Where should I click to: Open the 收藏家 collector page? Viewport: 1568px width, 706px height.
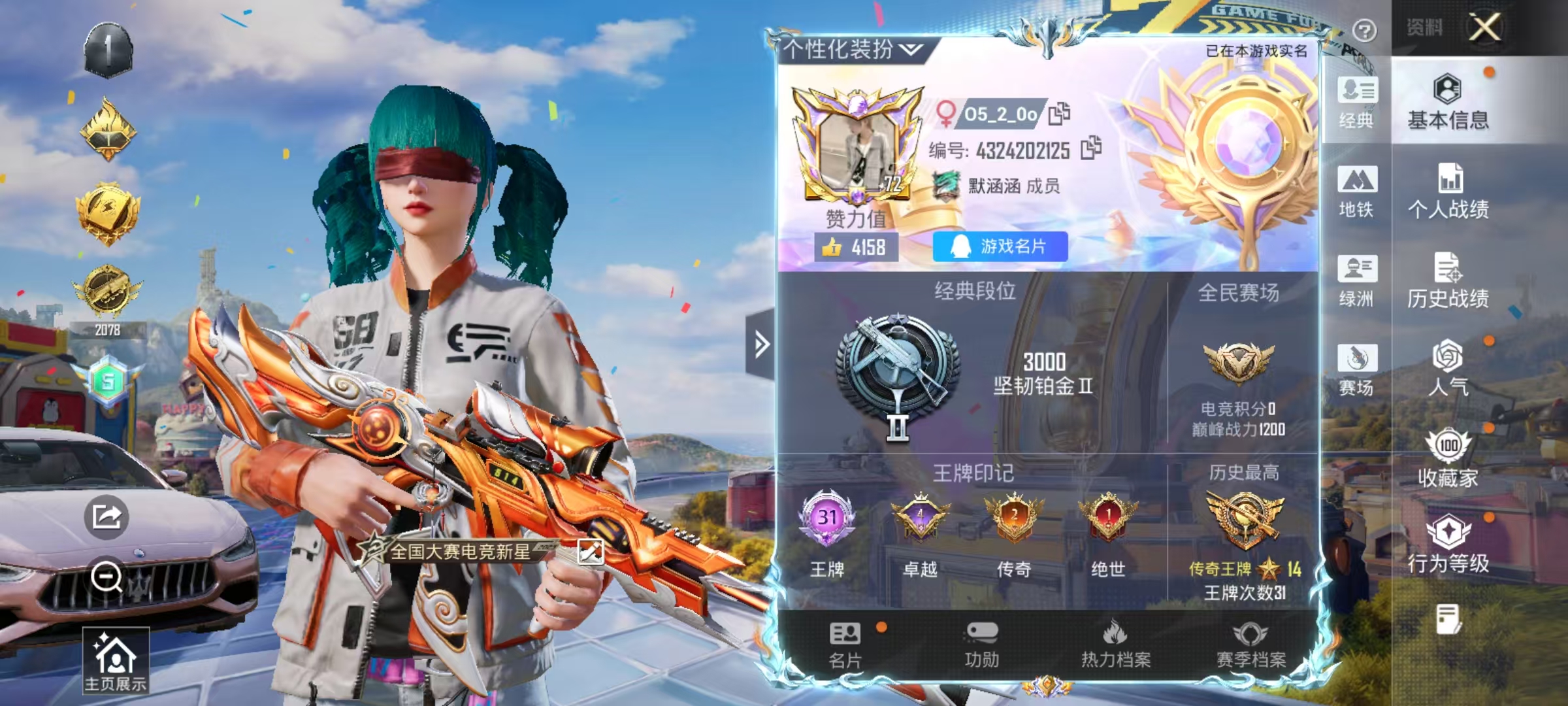click(1448, 459)
